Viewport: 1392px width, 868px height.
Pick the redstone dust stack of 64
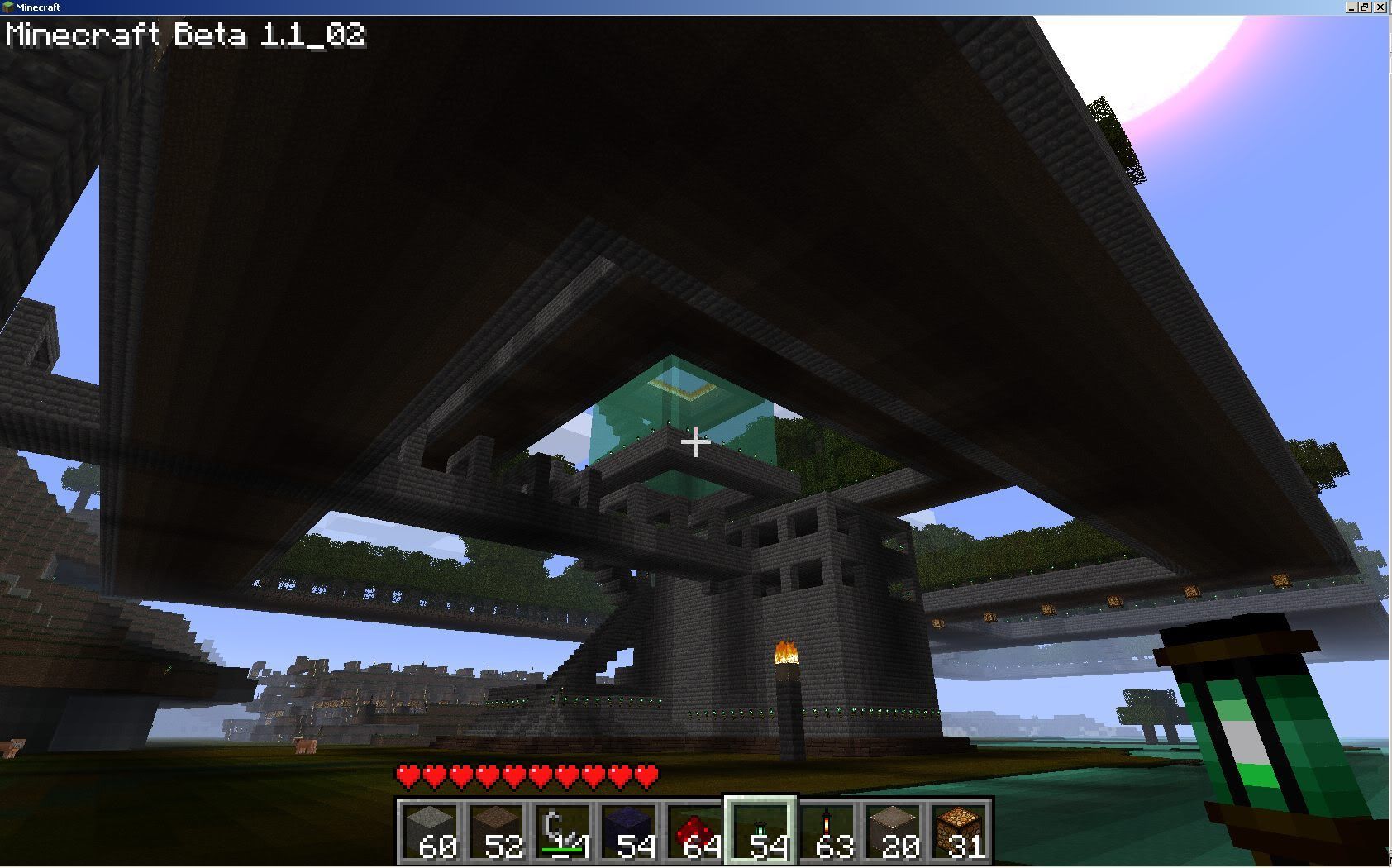pos(695,831)
